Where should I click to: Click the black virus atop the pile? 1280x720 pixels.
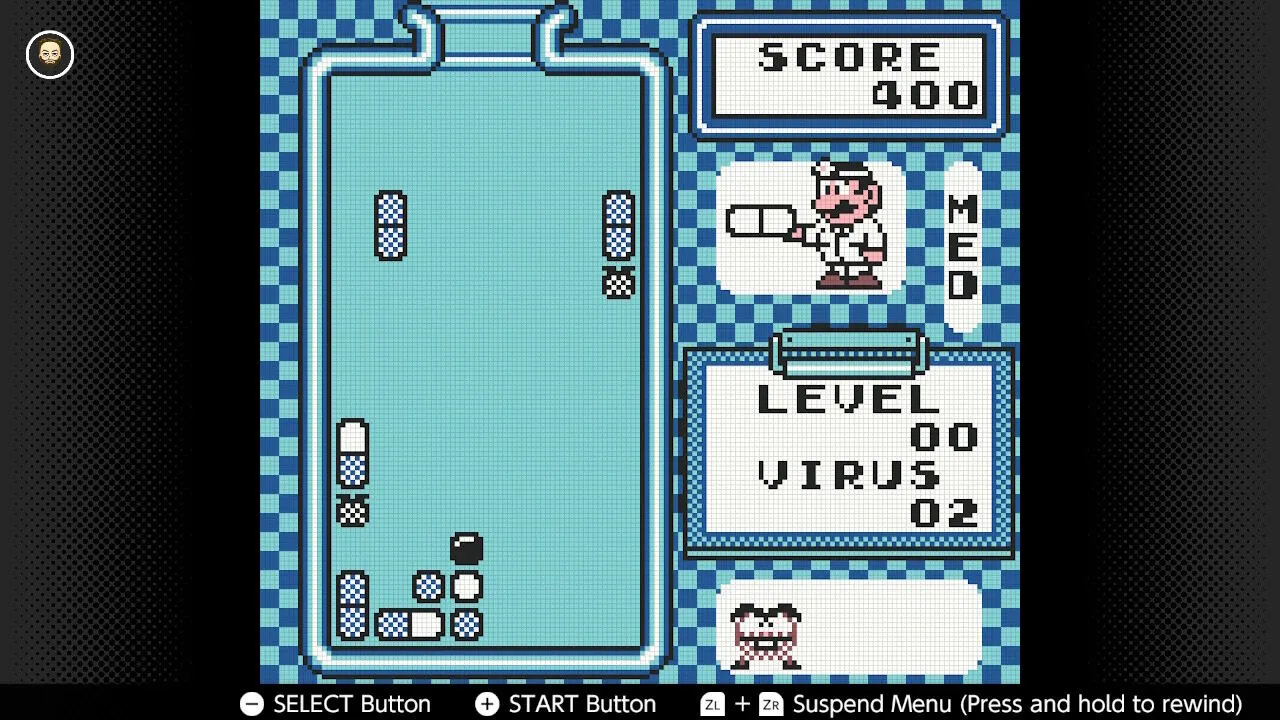tap(466, 546)
